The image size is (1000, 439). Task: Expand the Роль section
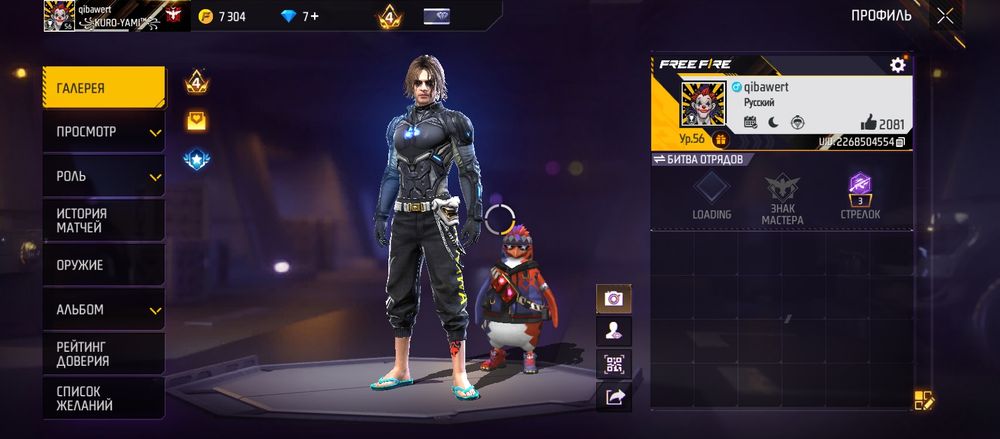[x=103, y=176]
